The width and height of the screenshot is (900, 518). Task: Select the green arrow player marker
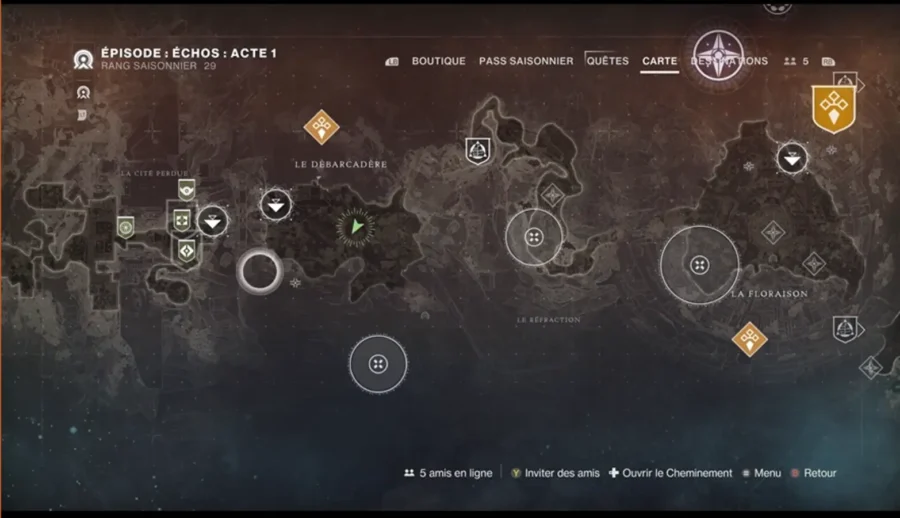coord(355,228)
